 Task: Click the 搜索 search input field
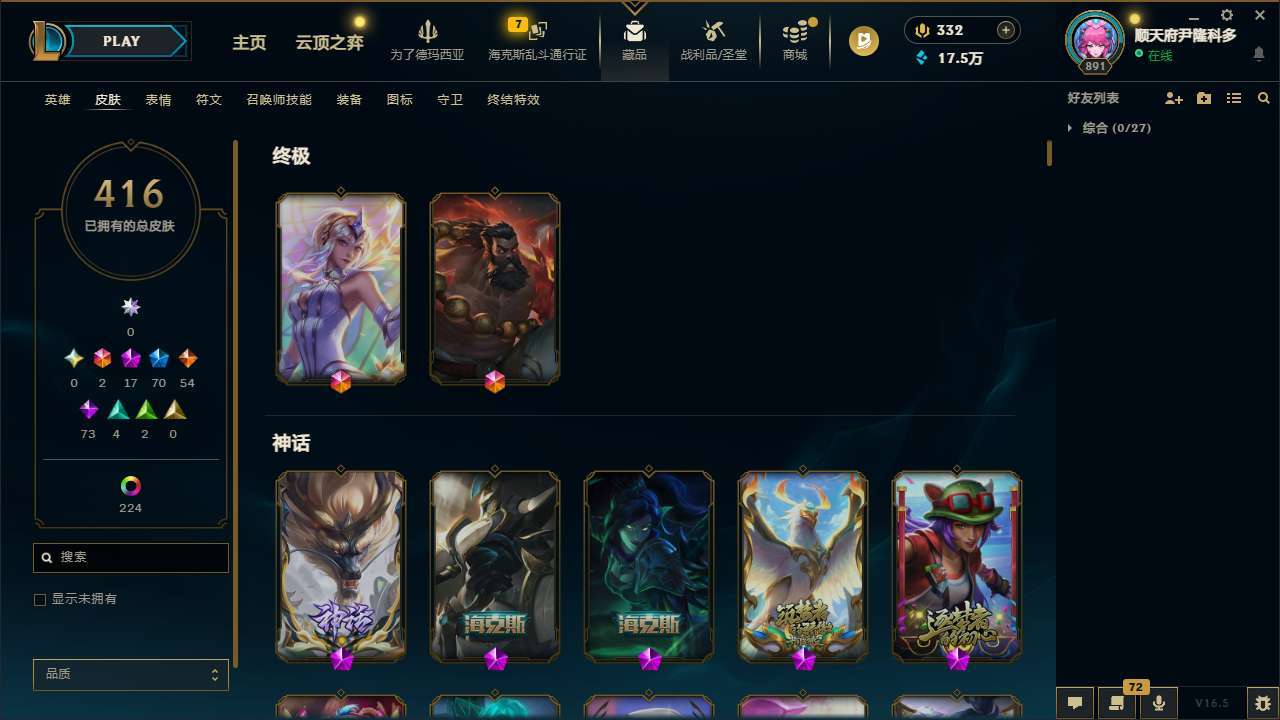(130, 557)
